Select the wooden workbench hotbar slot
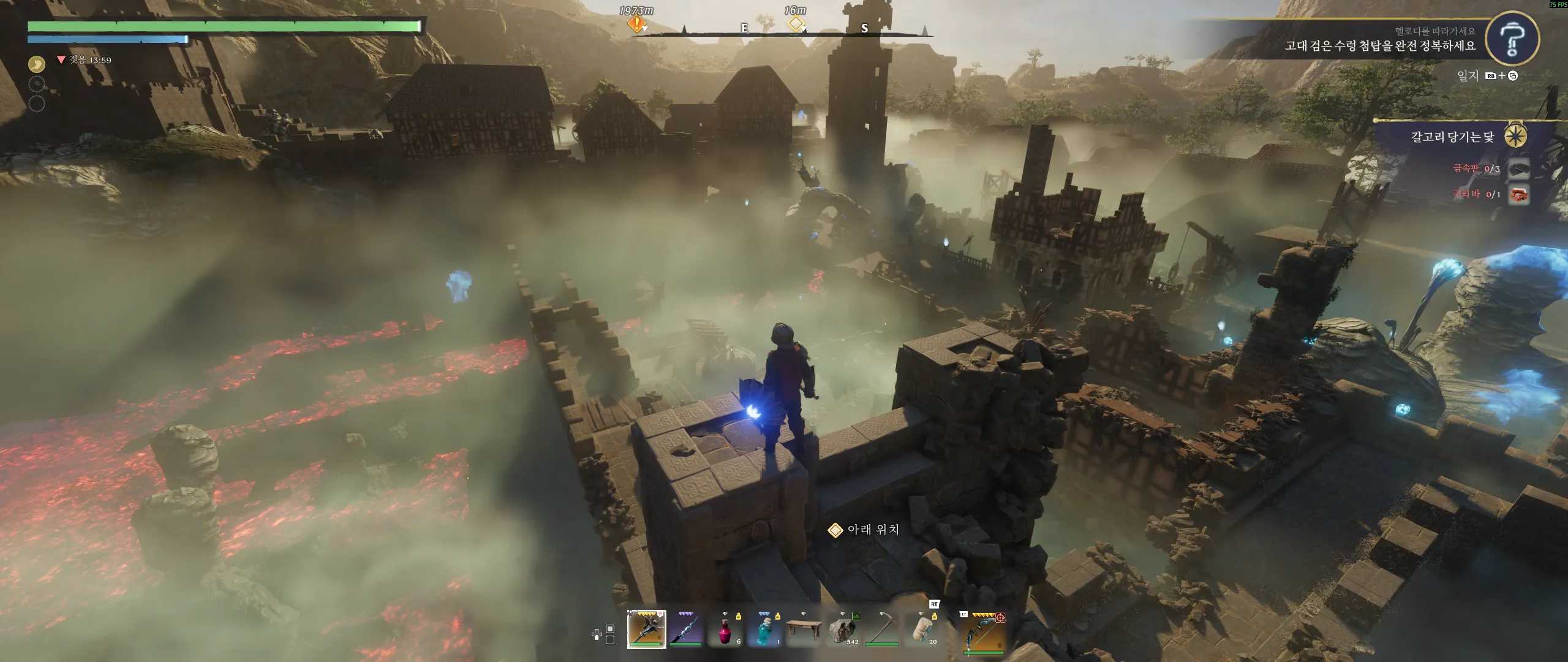 point(803,629)
